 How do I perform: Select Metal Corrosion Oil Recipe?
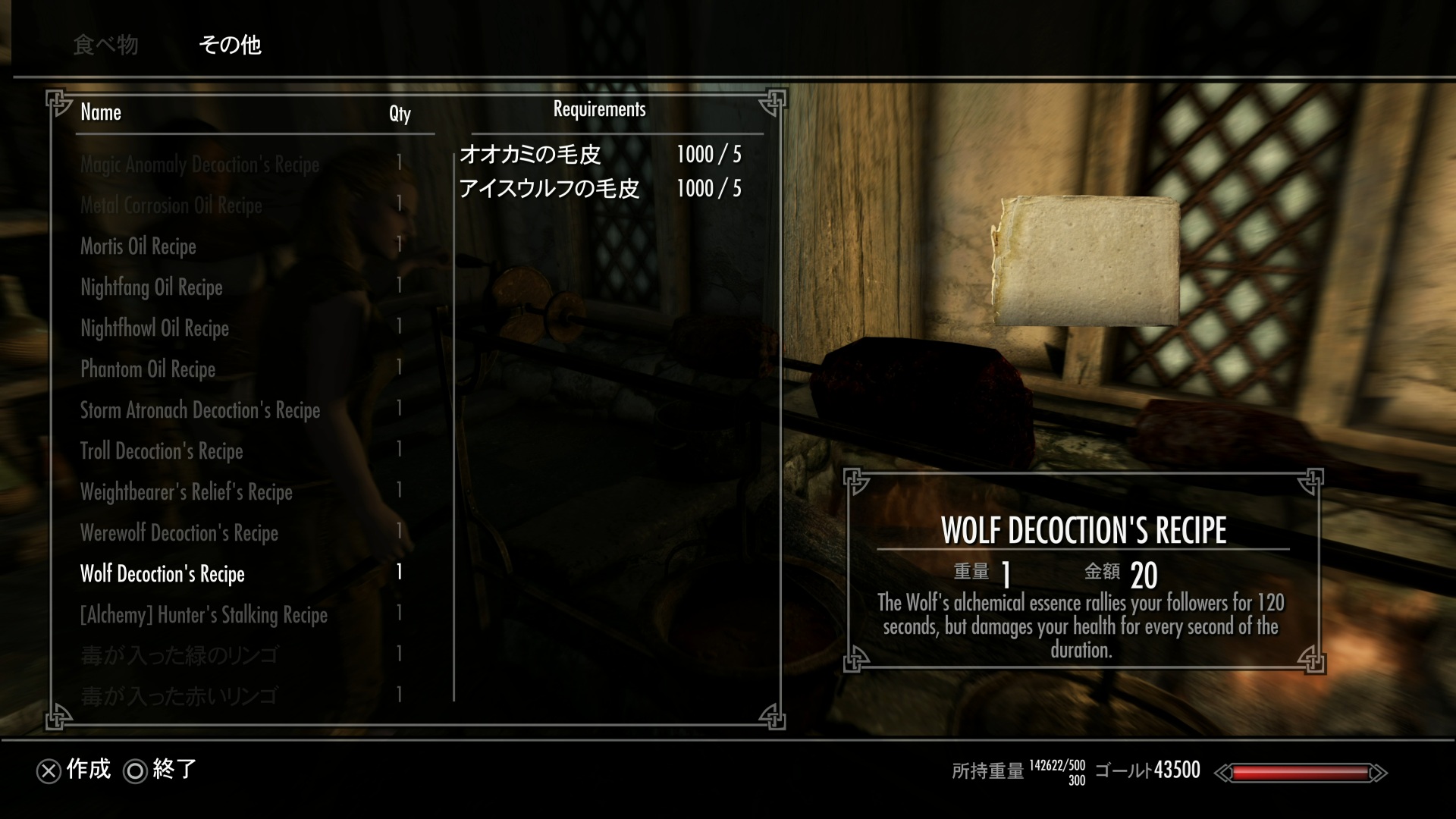[x=171, y=206]
